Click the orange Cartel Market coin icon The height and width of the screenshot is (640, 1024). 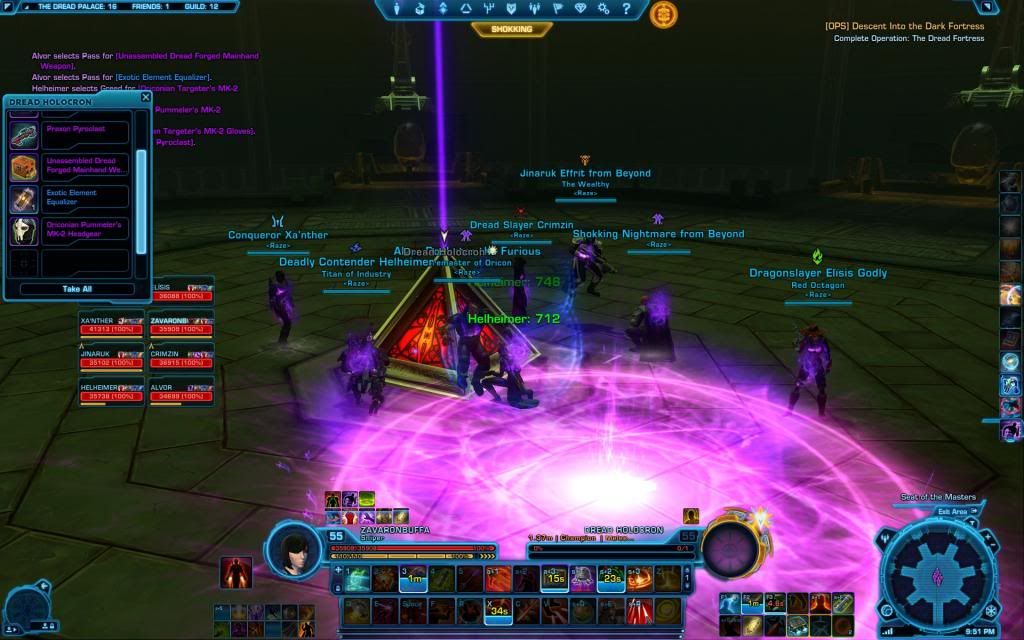coord(663,14)
